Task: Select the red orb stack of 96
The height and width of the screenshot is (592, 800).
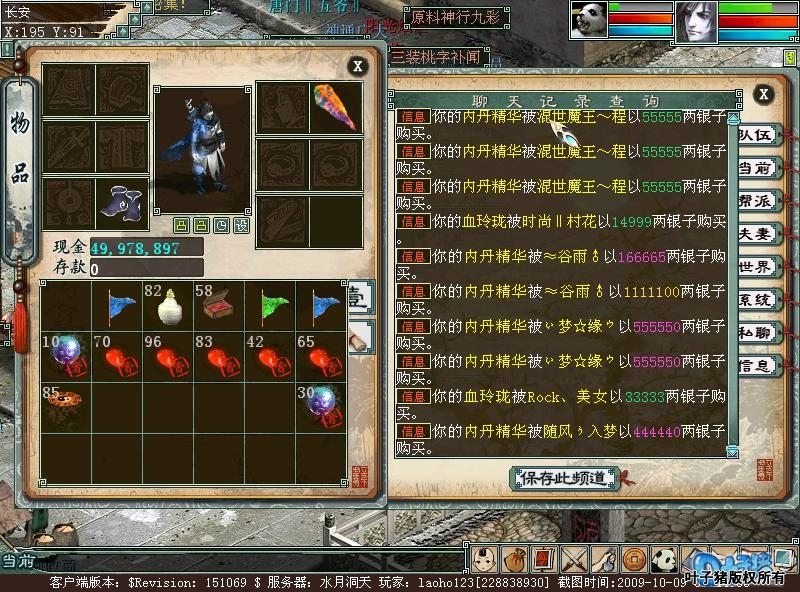Action: (x=168, y=357)
